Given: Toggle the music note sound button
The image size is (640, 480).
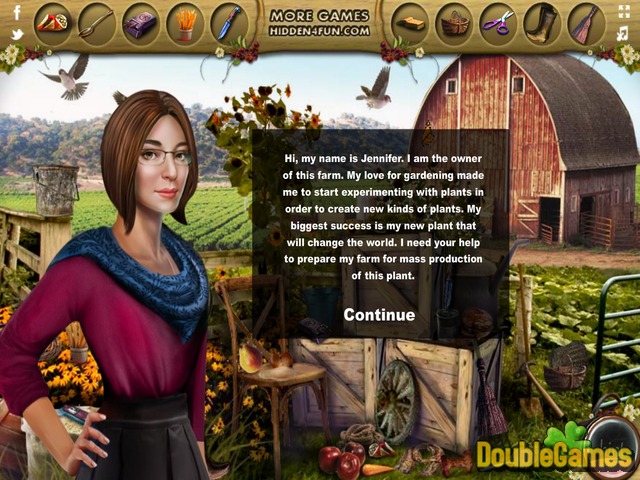Looking at the screenshot, I should pyautogui.click(x=625, y=35).
